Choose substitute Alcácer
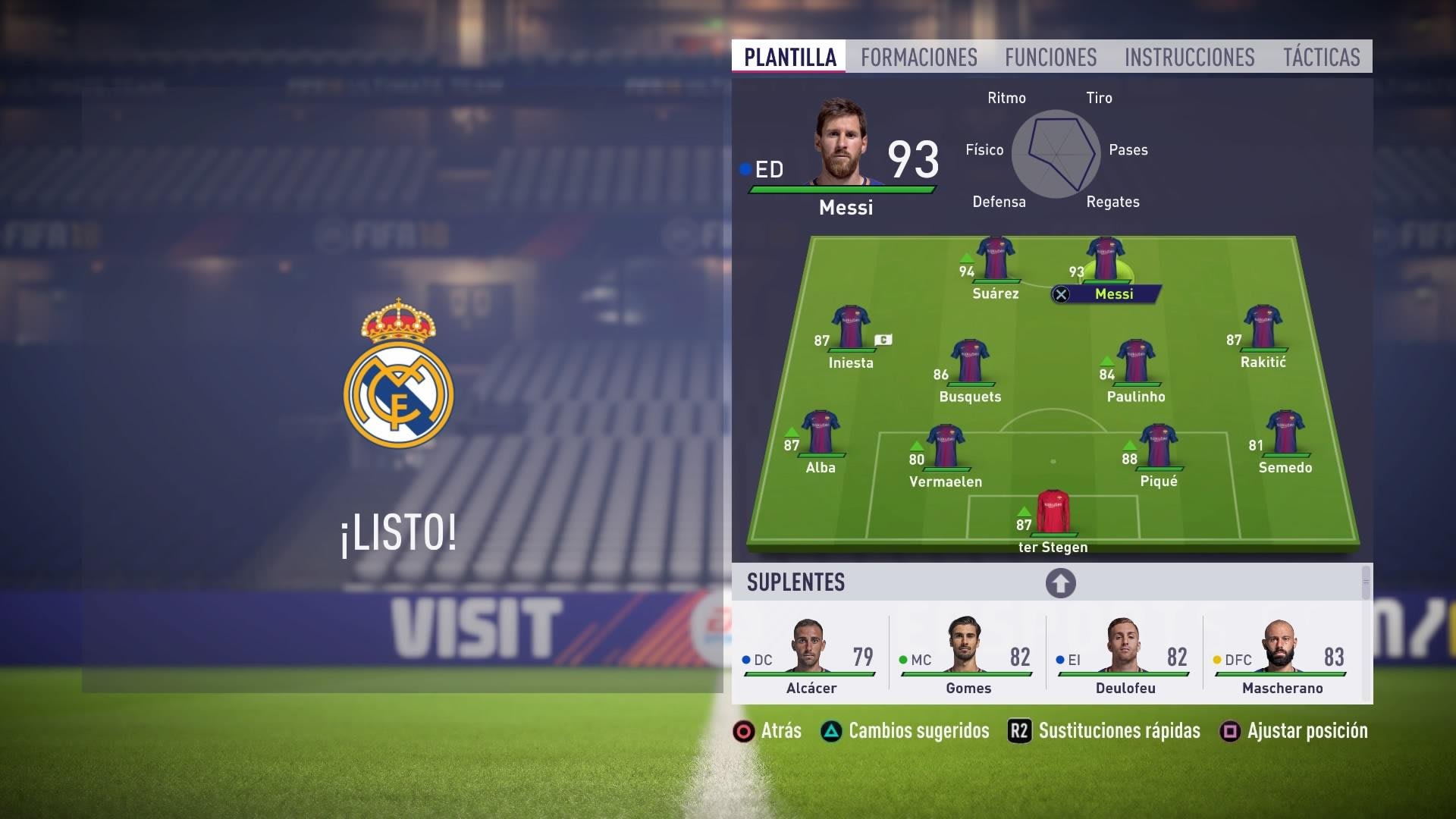1456x819 pixels. 810,654
